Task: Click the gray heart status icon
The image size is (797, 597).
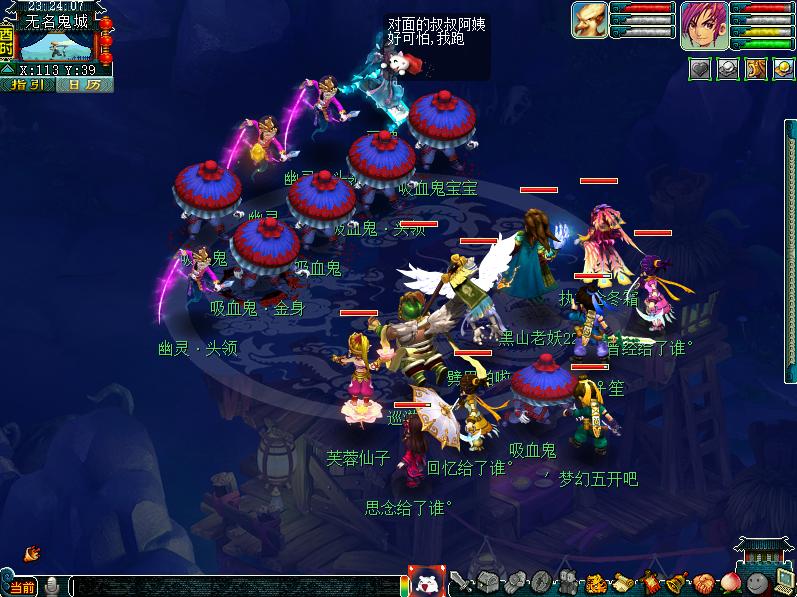Action: pos(700,68)
